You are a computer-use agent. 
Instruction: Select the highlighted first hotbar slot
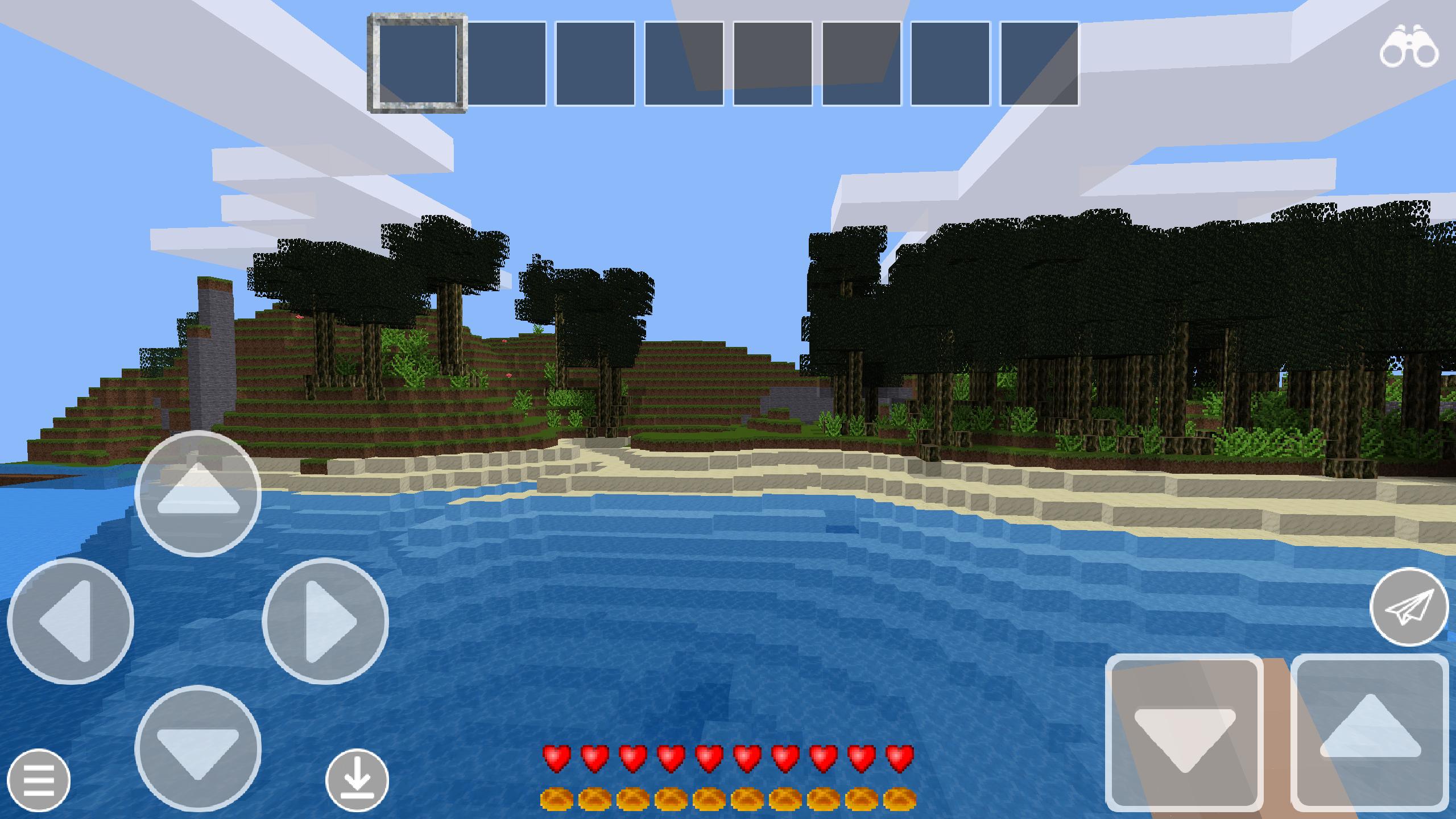coord(418,61)
